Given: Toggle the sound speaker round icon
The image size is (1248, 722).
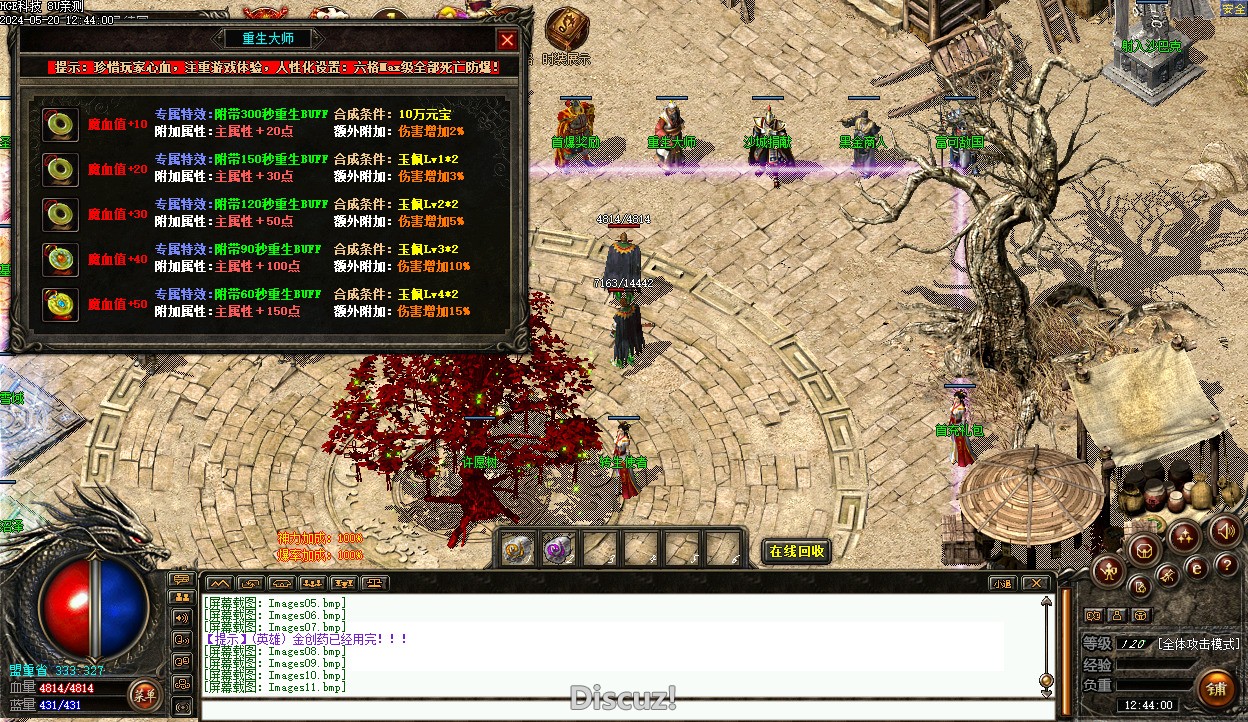Looking at the screenshot, I should 1224,531.
